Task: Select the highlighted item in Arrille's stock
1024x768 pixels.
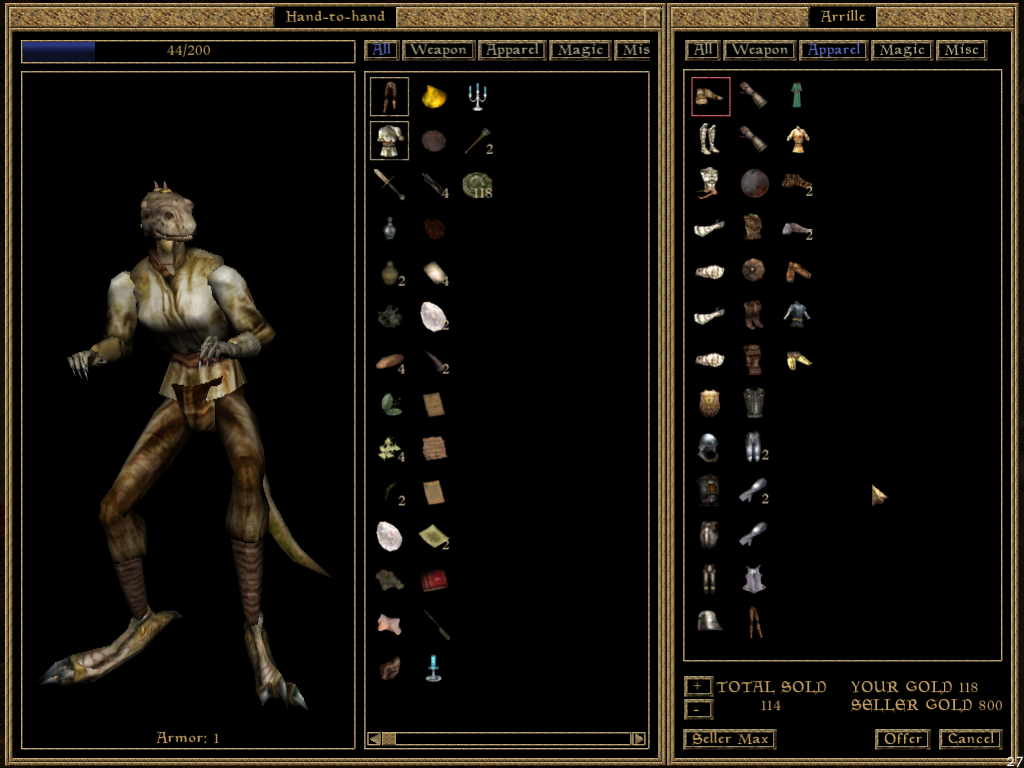Action: 711,96
